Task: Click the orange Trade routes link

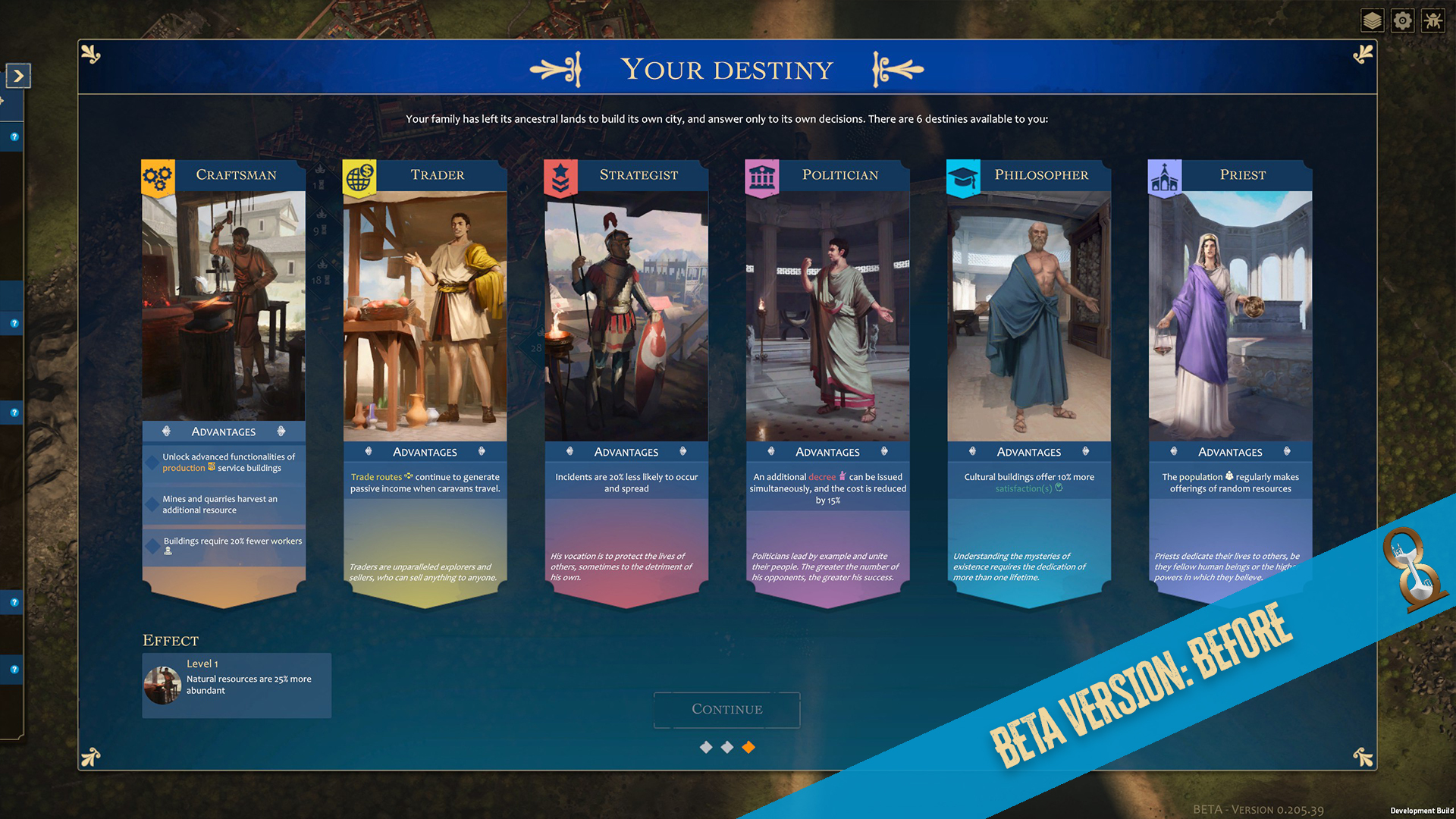Action: point(376,477)
